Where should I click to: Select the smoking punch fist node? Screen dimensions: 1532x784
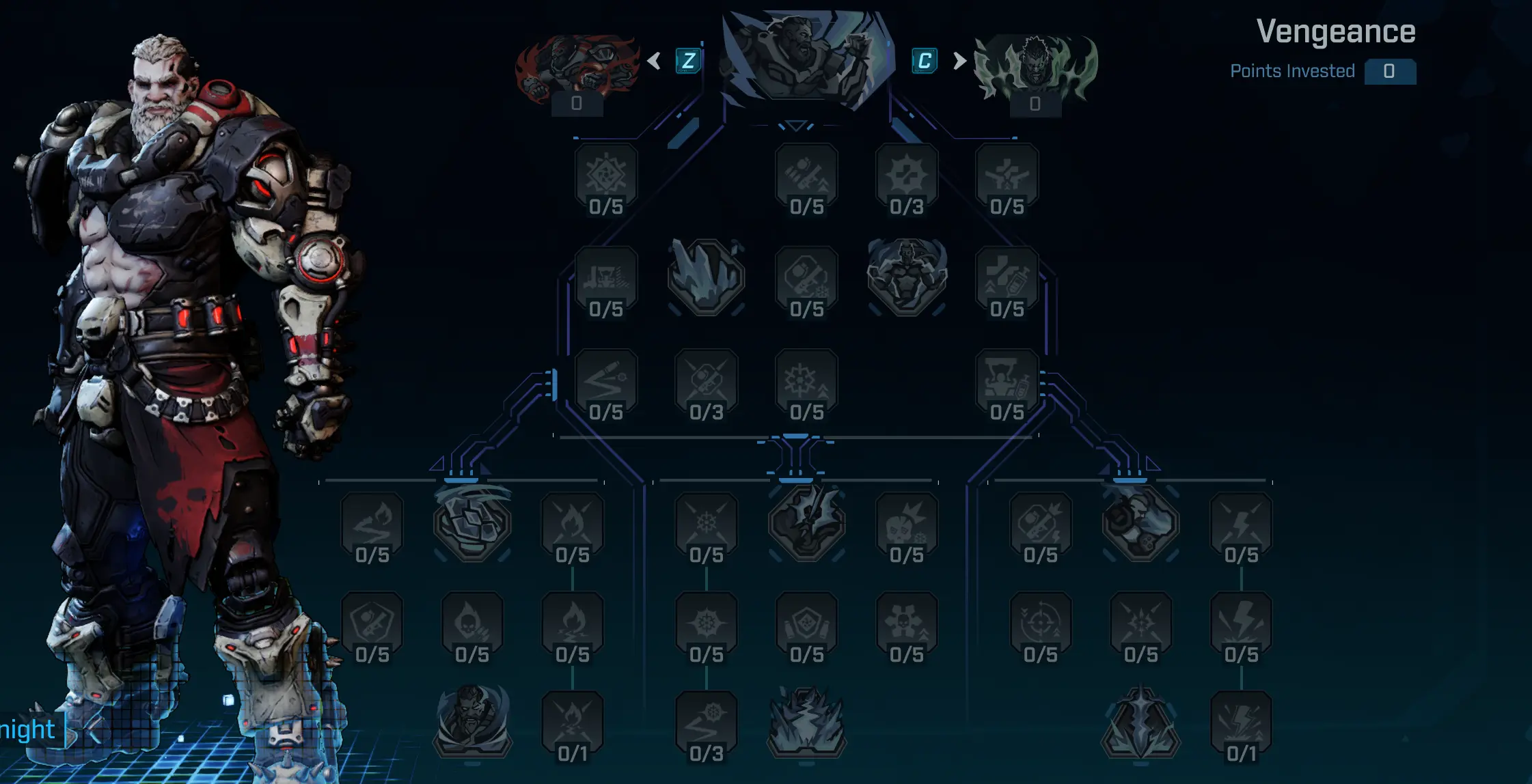tap(1140, 522)
